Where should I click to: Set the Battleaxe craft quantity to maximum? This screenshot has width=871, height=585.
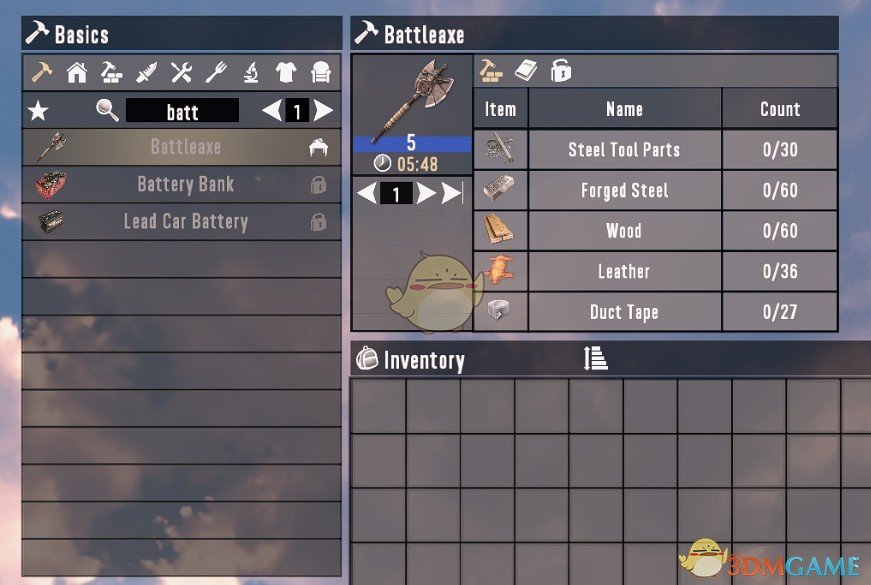click(x=453, y=194)
